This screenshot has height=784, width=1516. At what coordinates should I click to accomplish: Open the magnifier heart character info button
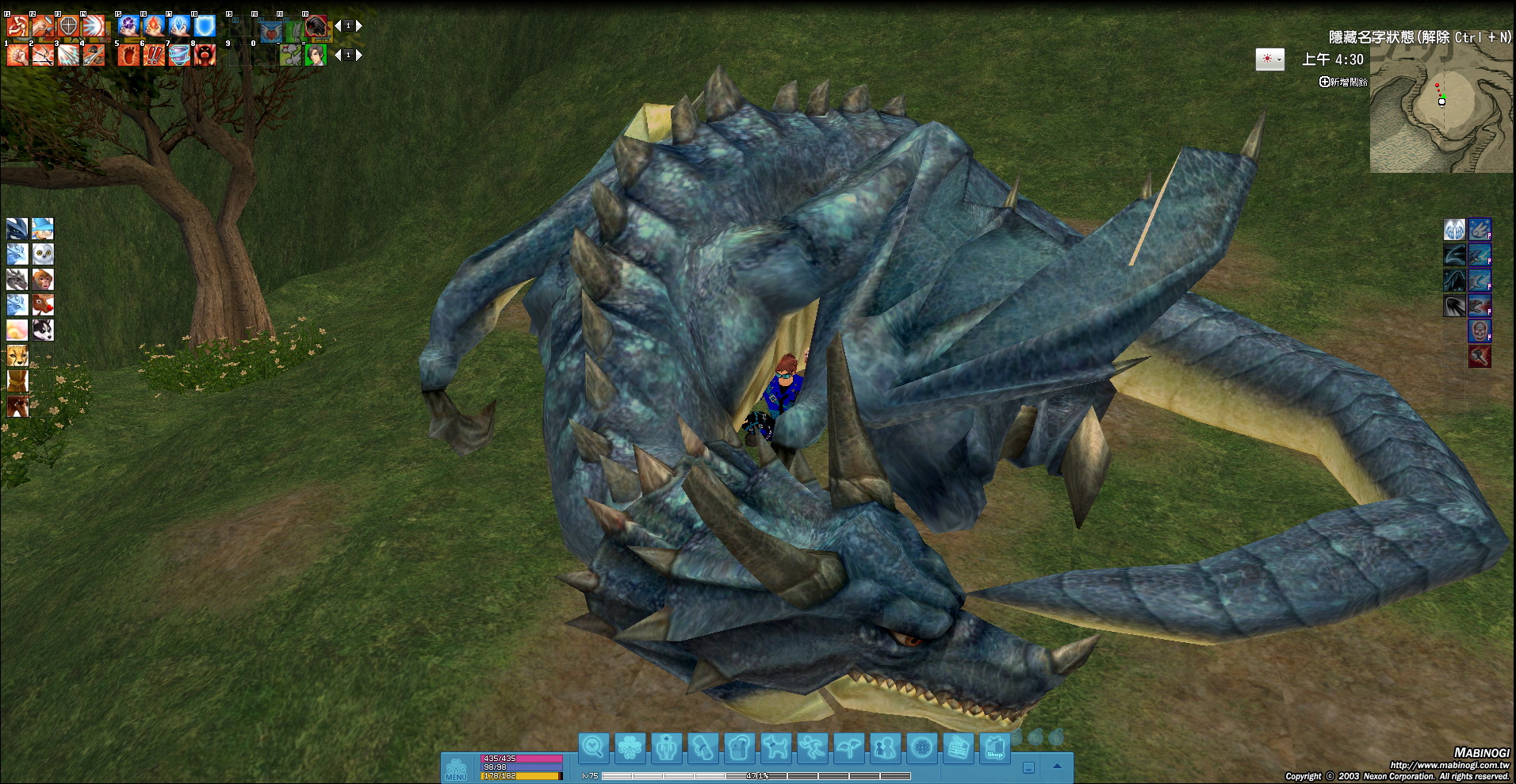(x=593, y=748)
